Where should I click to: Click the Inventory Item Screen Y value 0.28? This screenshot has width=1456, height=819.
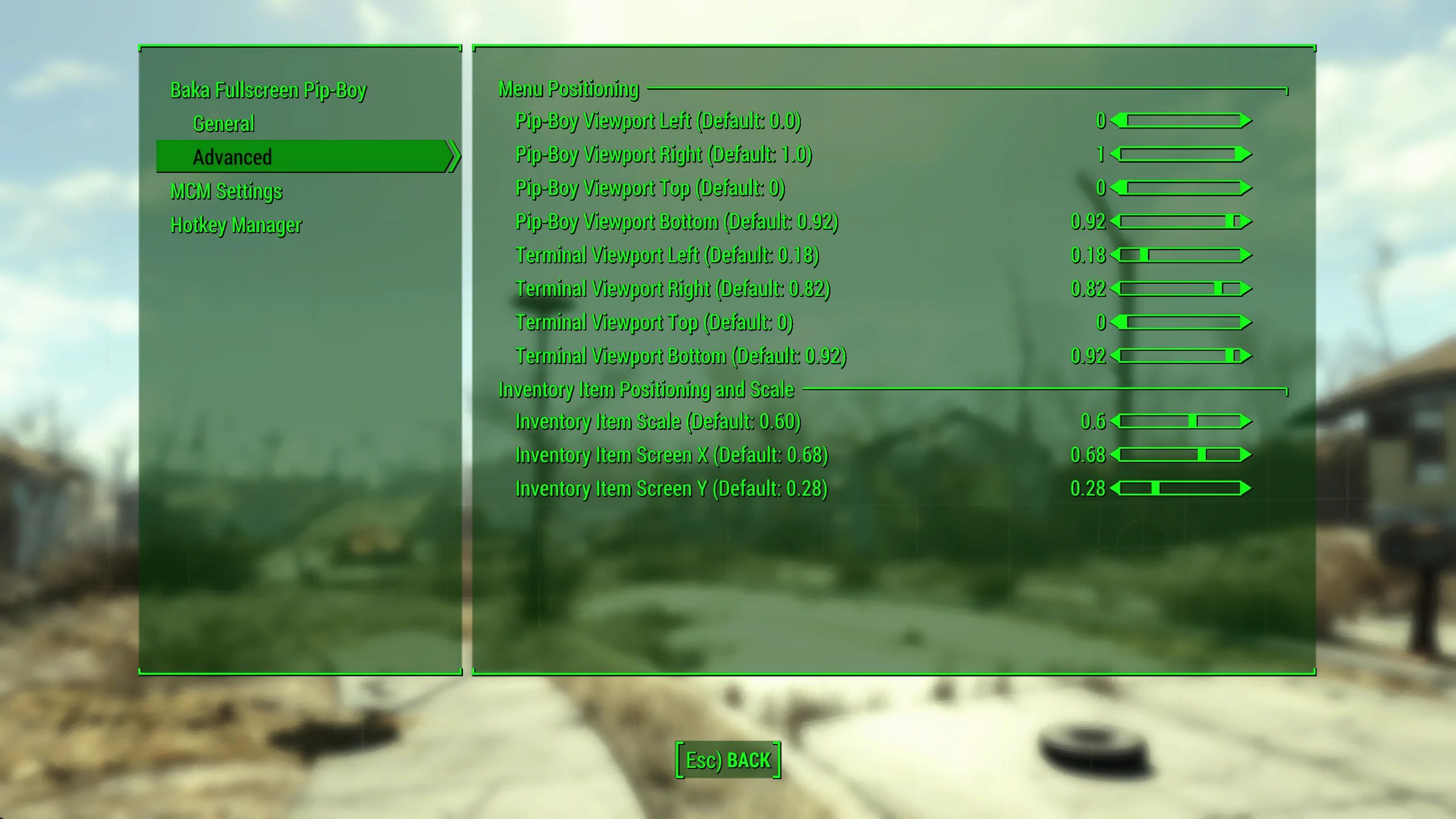point(1087,489)
